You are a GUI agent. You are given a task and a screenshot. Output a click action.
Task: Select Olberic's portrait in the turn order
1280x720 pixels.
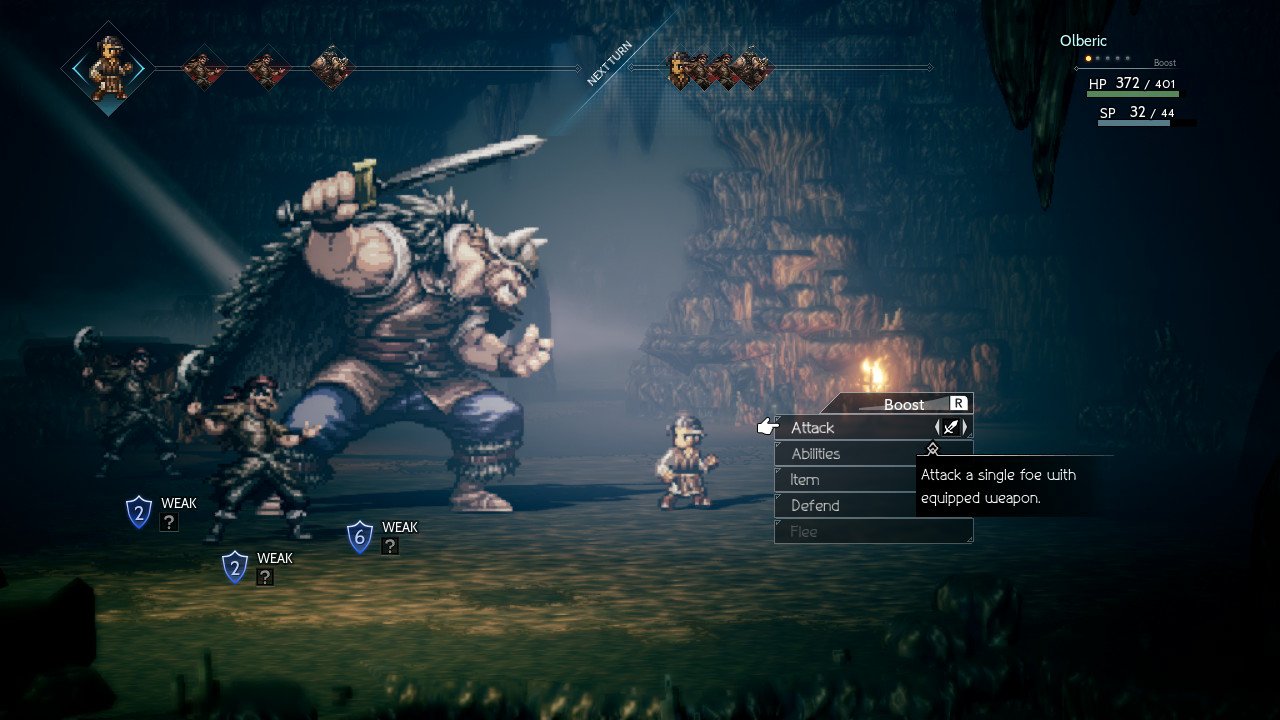tap(107, 68)
